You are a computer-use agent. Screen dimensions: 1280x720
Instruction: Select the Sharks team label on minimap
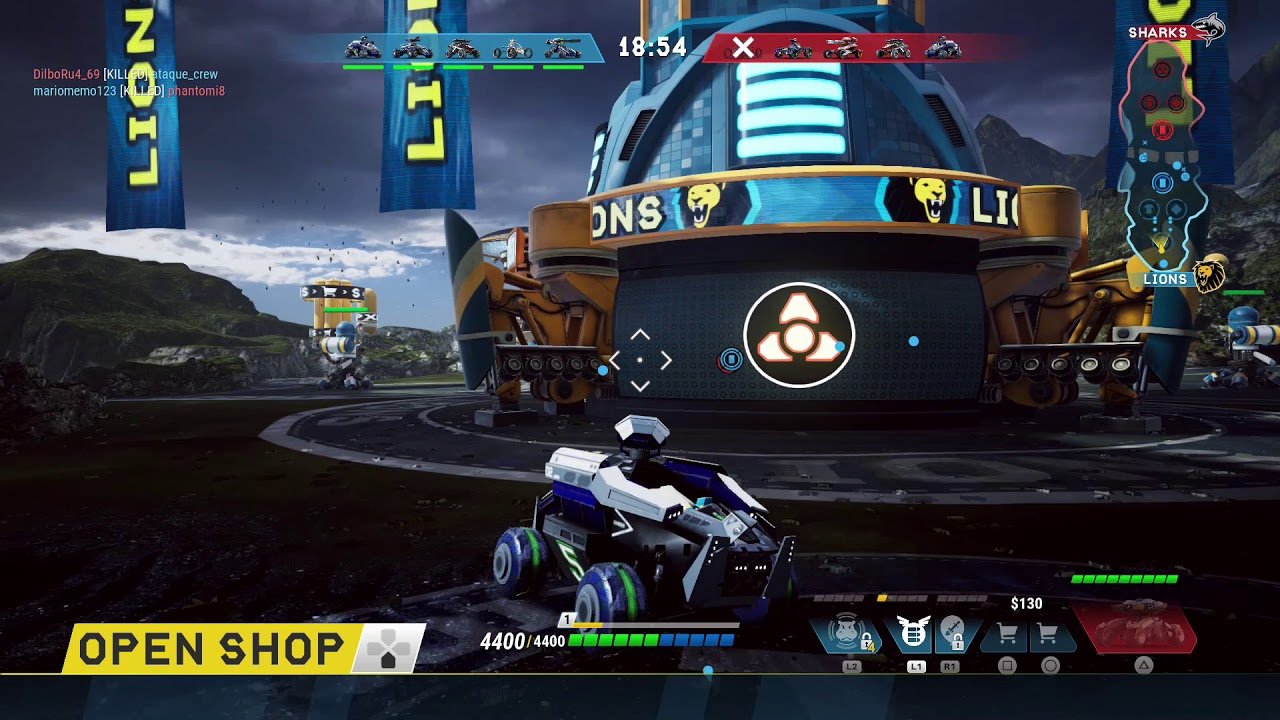pos(1158,33)
